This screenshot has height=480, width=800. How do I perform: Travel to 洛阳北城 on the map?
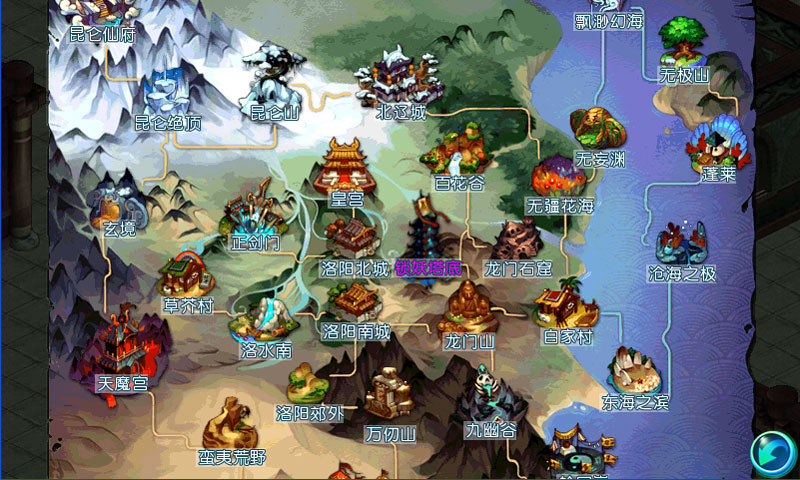351,241
